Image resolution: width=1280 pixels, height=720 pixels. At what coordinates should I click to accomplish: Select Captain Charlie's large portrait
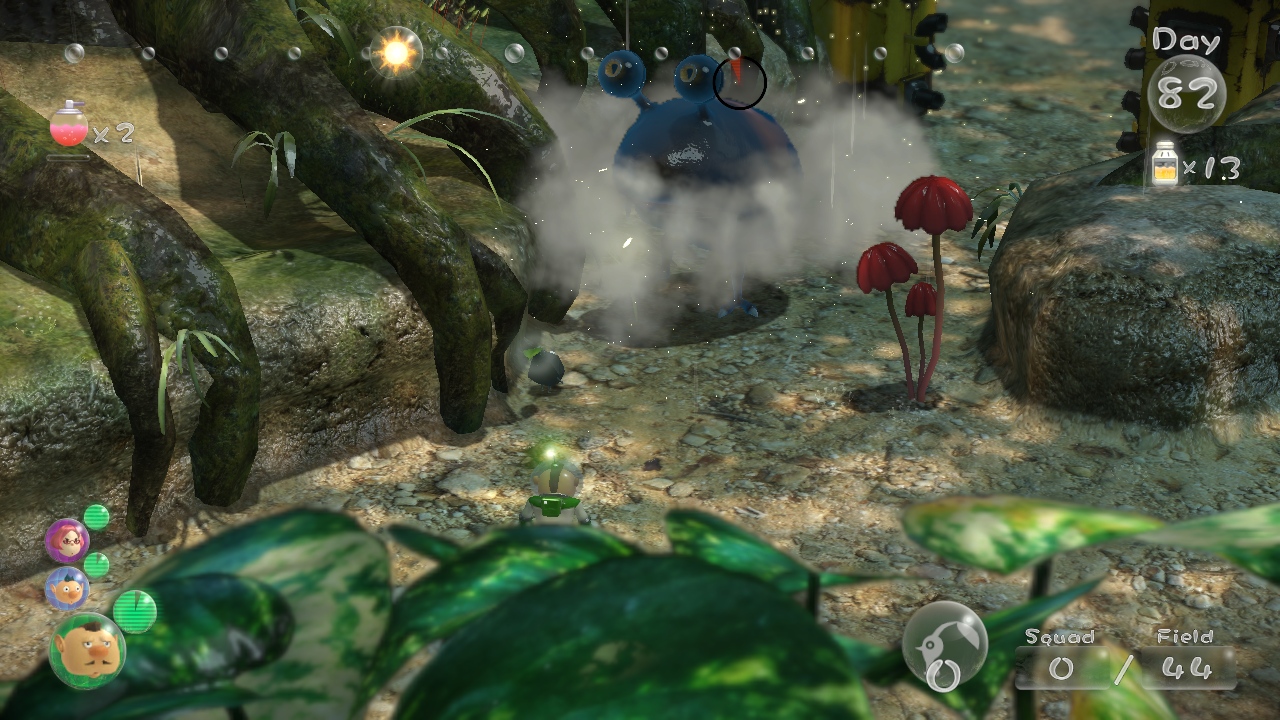(87, 651)
